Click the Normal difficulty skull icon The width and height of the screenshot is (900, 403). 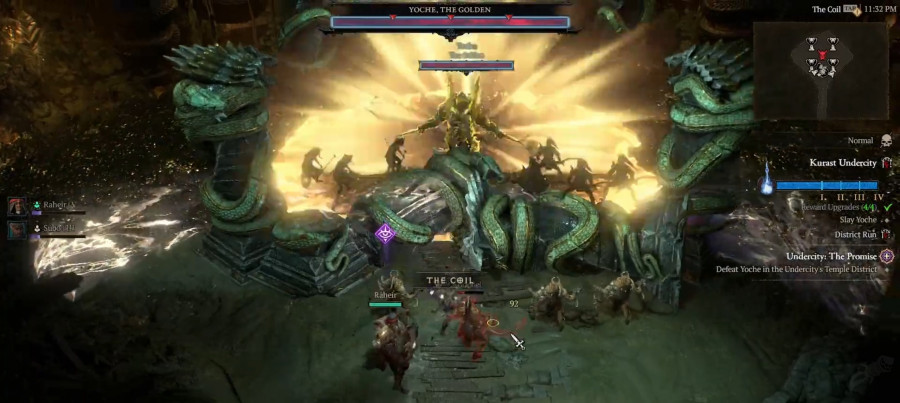tap(886, 141)
